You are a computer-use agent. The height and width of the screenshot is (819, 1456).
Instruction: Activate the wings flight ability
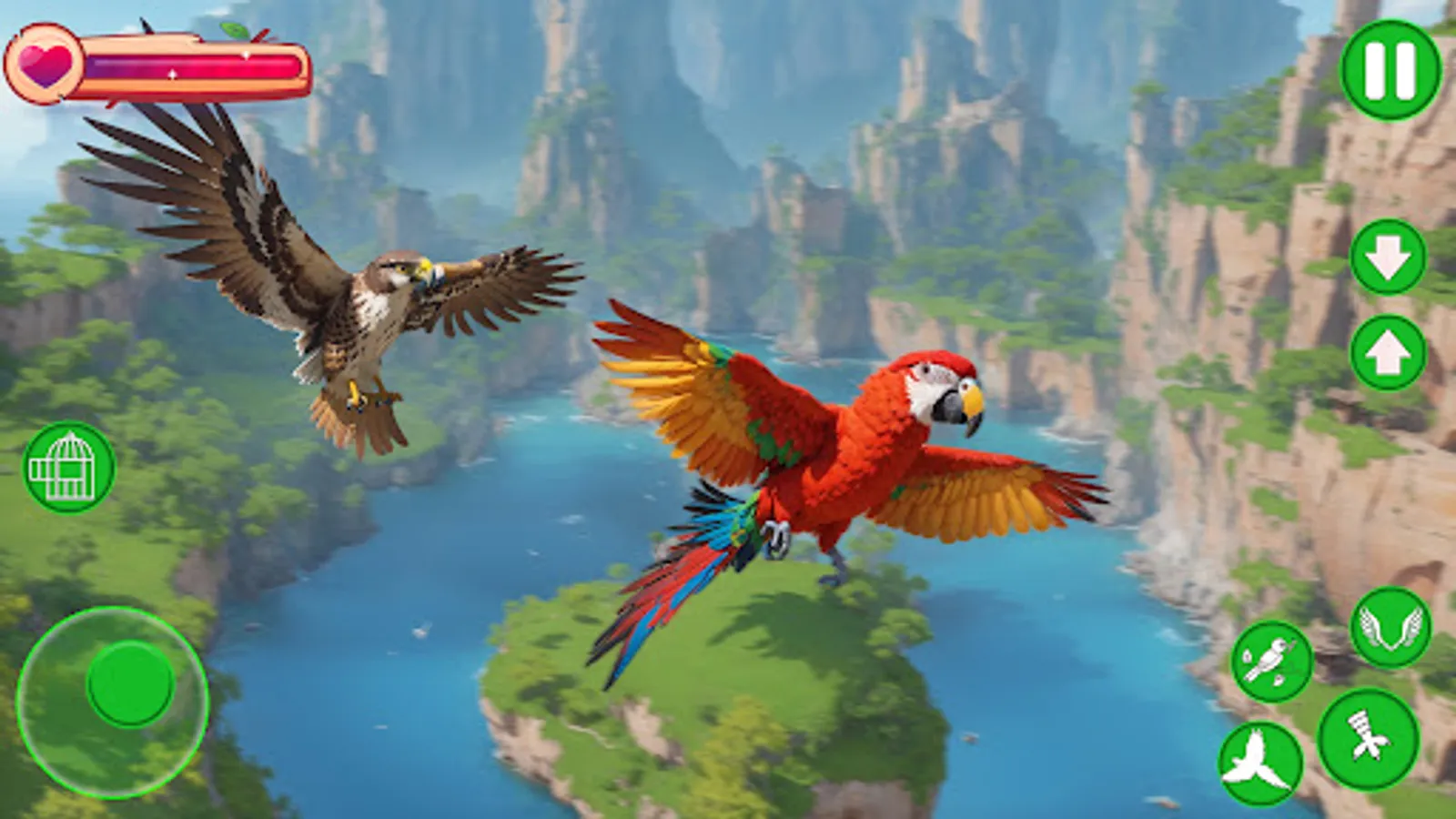click(1393, 628)
